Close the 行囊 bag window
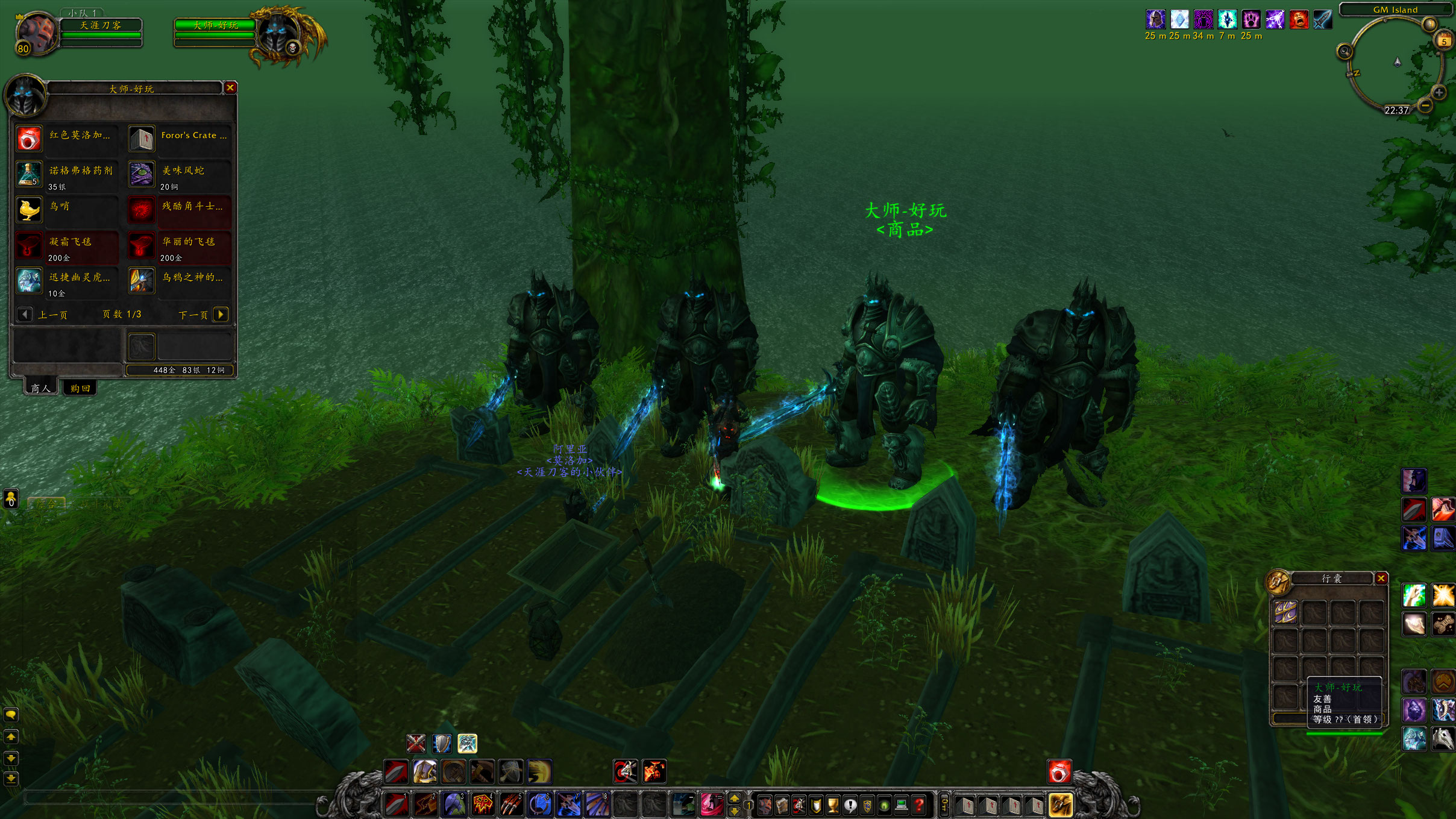Image resolution: width=1456 pixels, height=819 pixels. pyautogui.click(x=1381, y=579)
